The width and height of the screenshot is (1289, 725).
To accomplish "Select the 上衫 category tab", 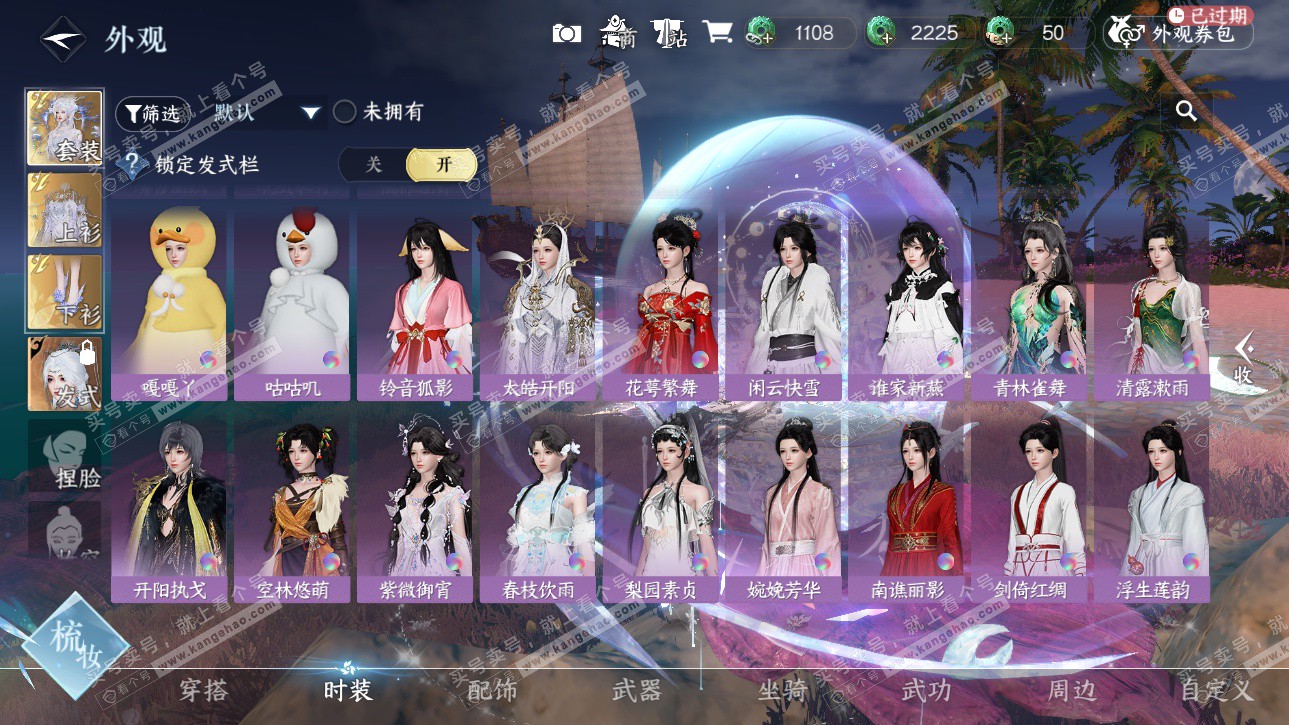I will coord(65,211).
